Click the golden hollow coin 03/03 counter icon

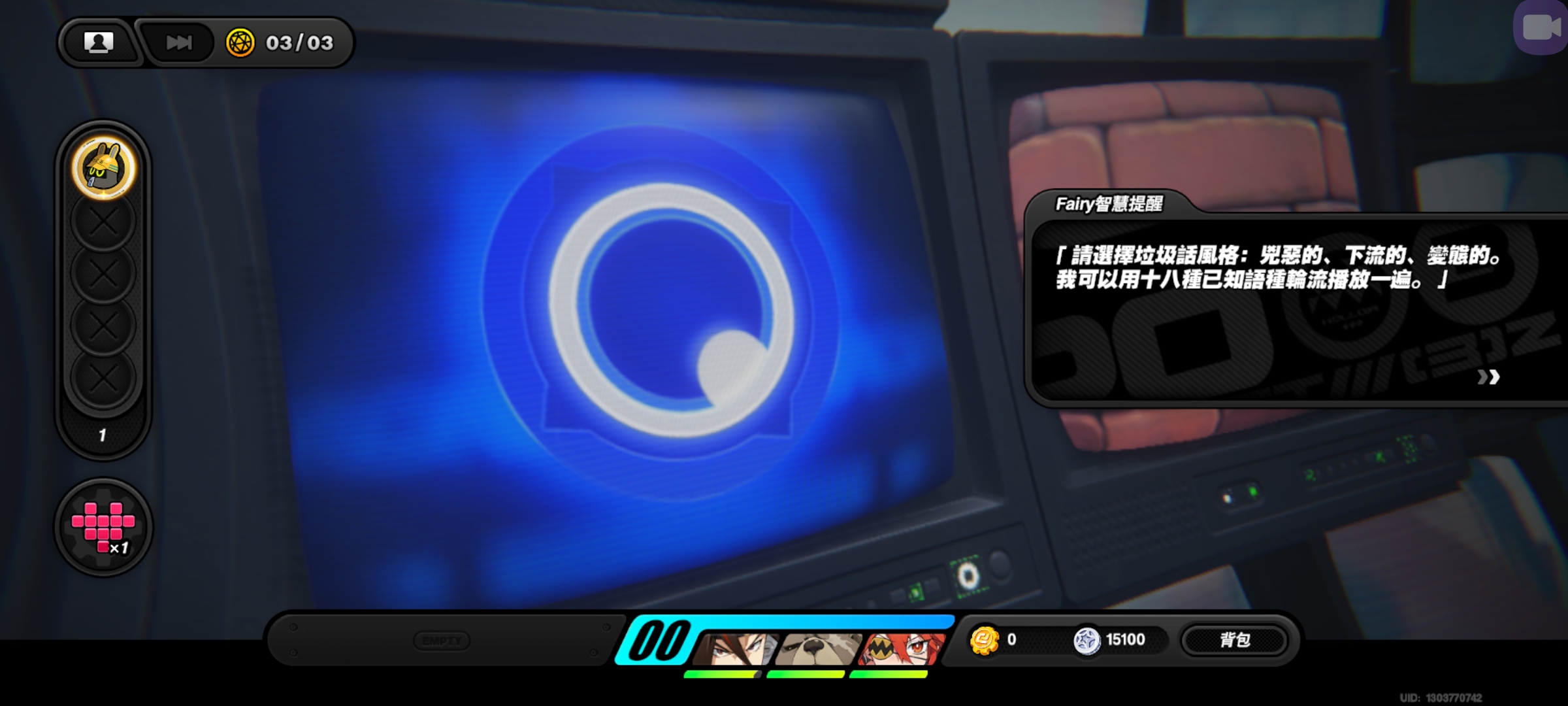tap(242, 42)
